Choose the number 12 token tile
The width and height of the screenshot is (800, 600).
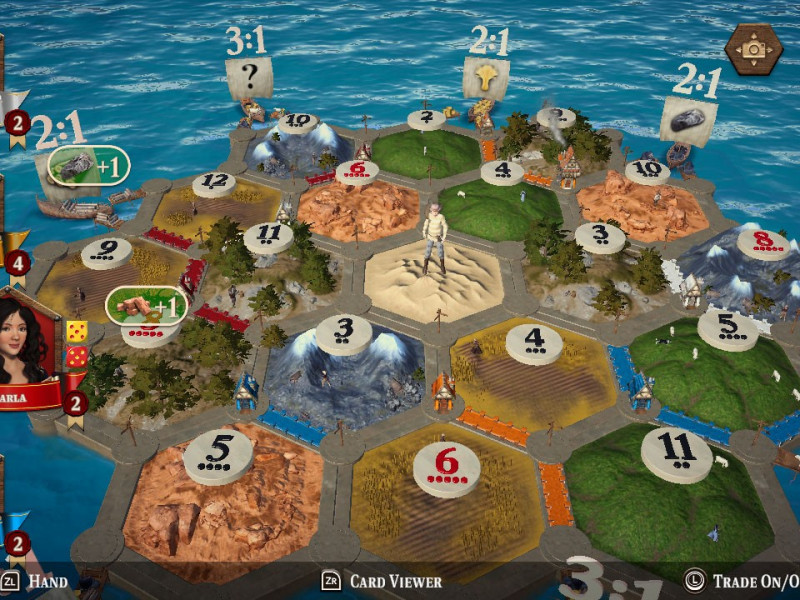[213, 183]
